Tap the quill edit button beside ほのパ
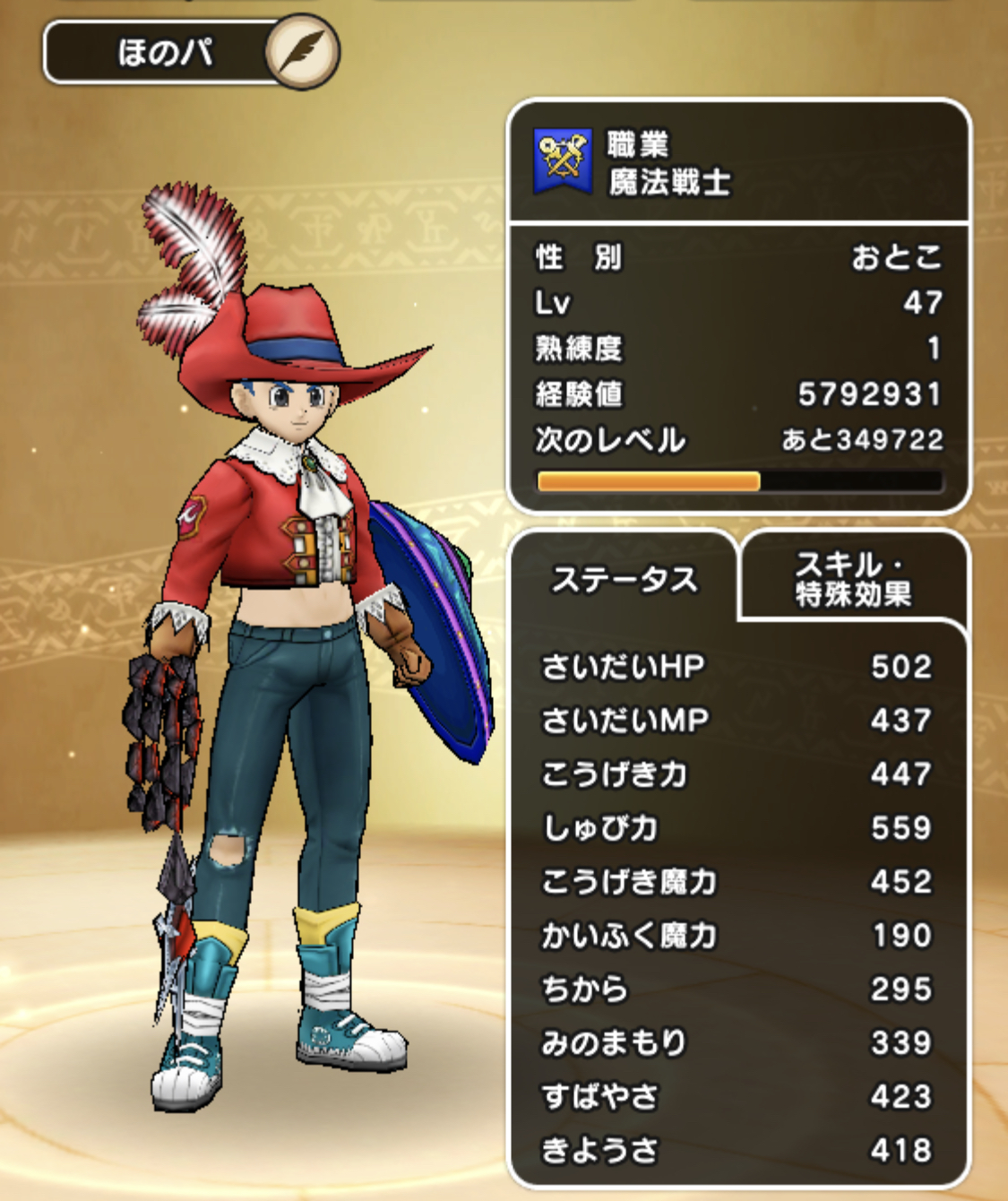This screenshot has height=1201, width=1008. pyautogui.click(x=302, y=51)
